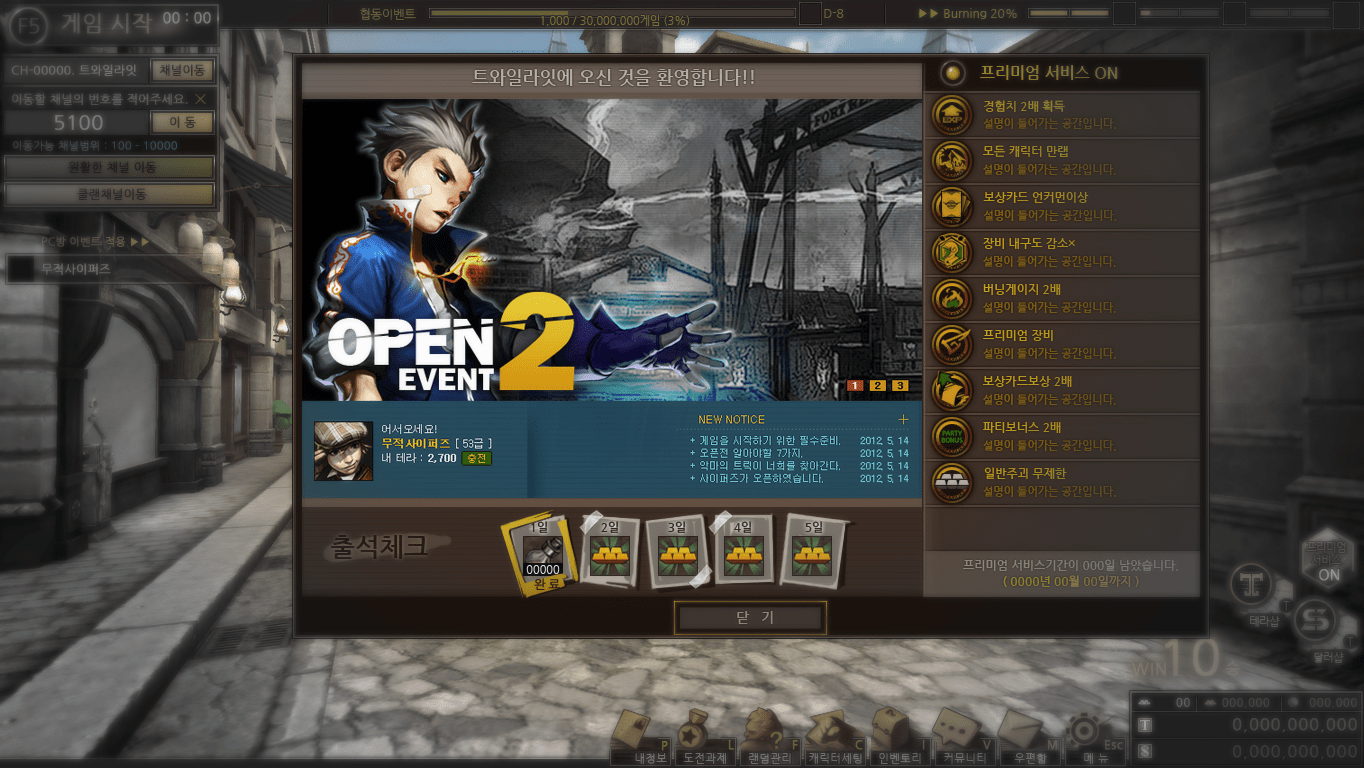Click the channel number field showing 5100
The image size is (1364, 768).
[78, 122]
